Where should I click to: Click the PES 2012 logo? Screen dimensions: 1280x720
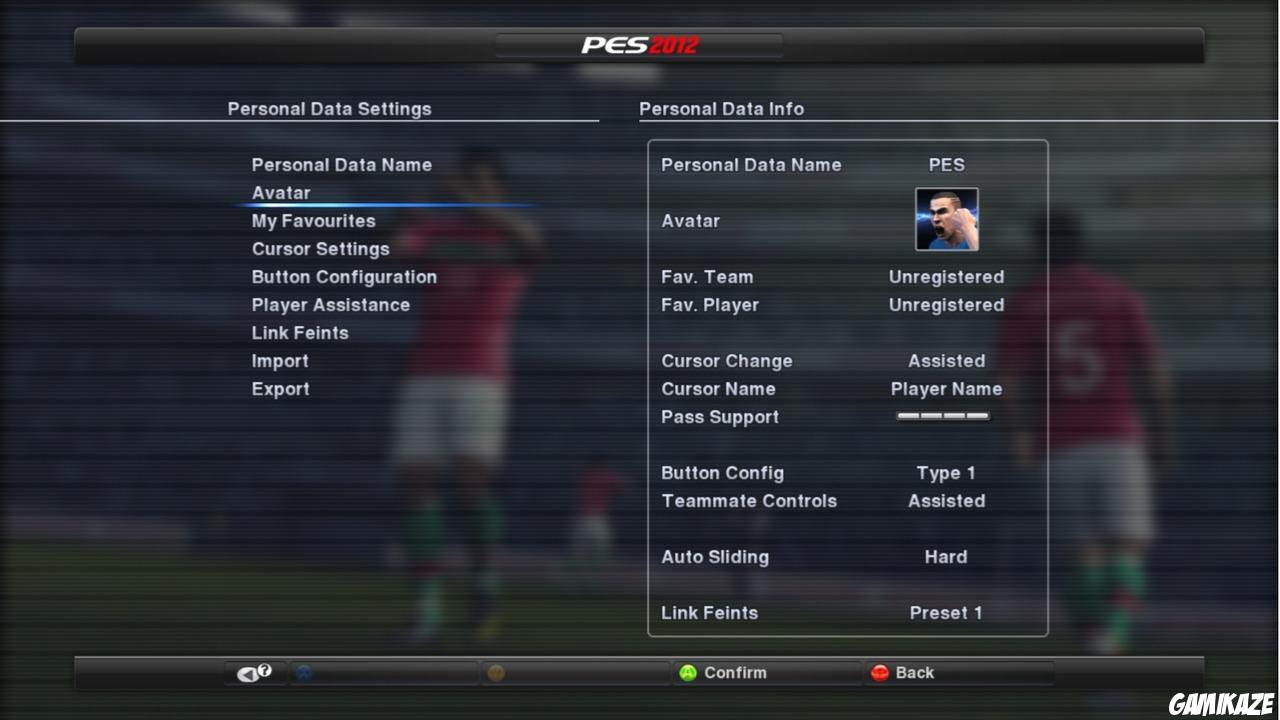pos(640,44)
